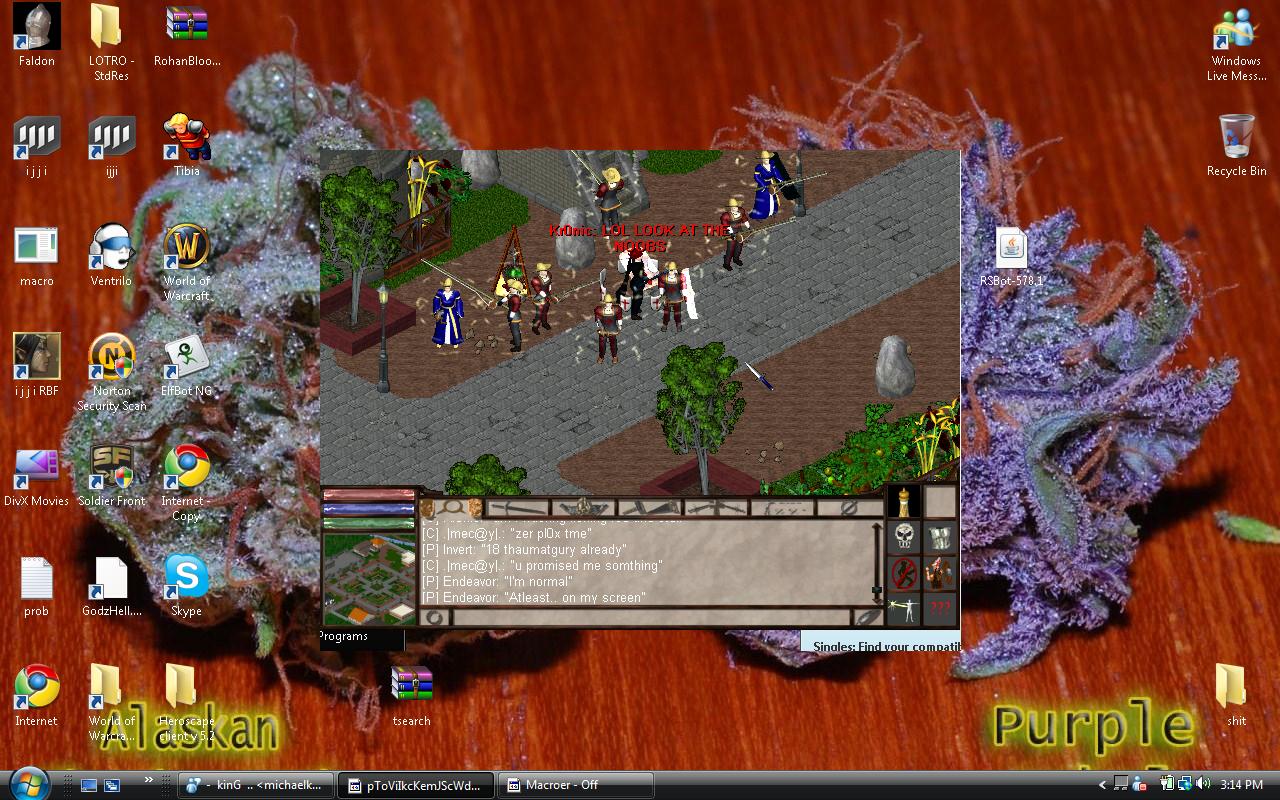Expand hidden system tray icons with the arrow
The height and width of the screenshot is (800, 1280).
pos(1101,785)
